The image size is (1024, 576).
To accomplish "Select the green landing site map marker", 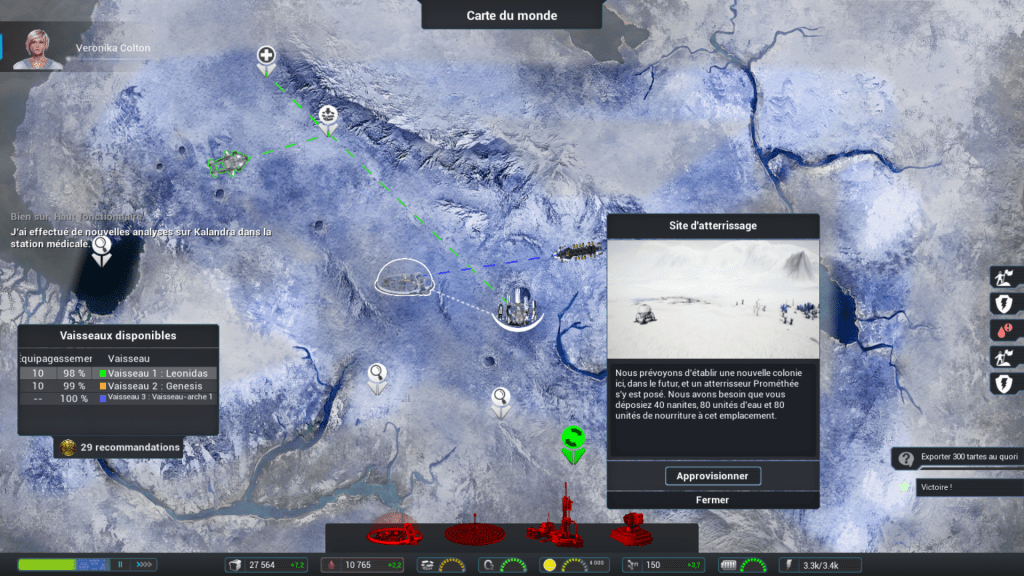I will 572,439.
